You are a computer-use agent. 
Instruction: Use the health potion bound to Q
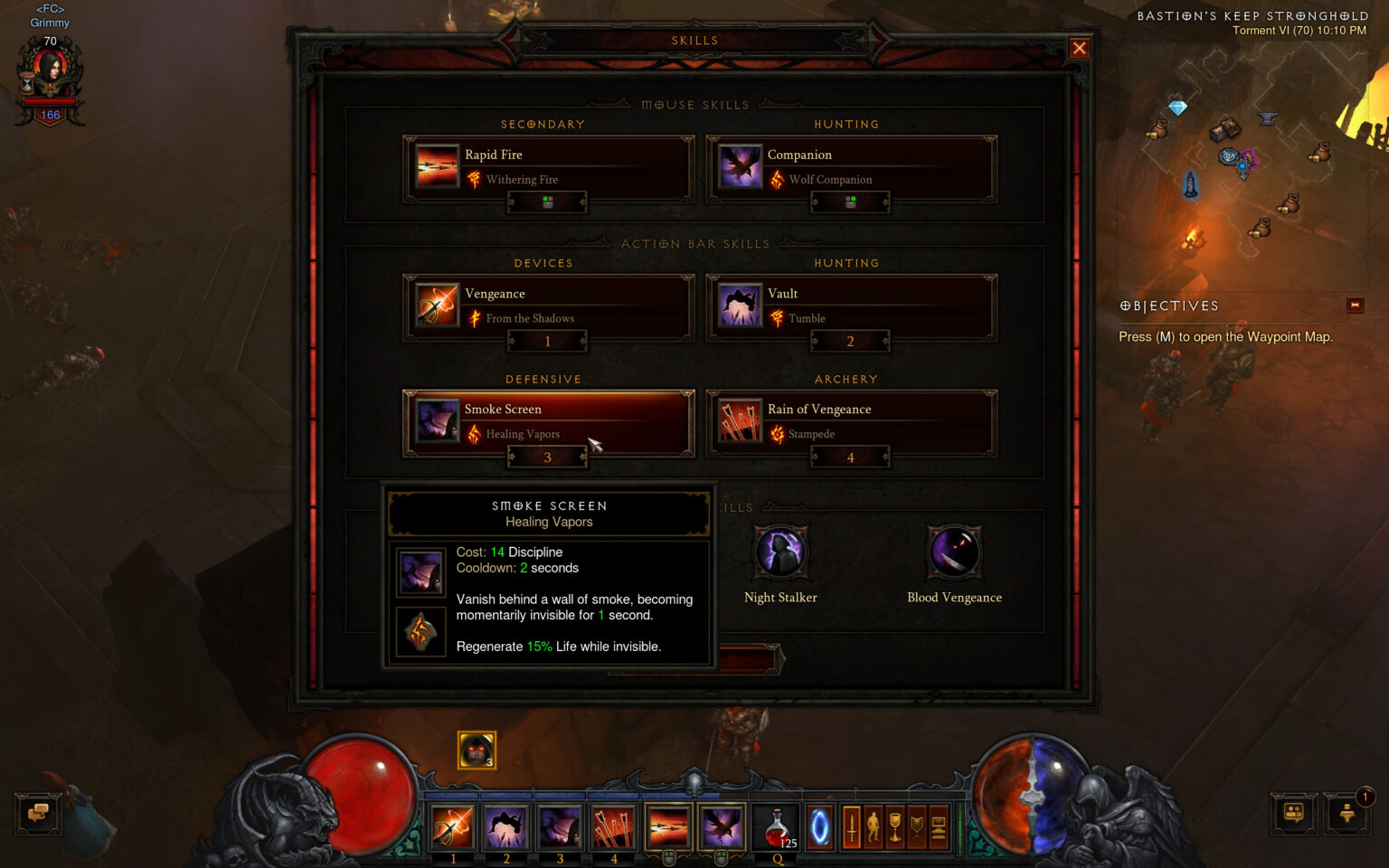point(775,826)
